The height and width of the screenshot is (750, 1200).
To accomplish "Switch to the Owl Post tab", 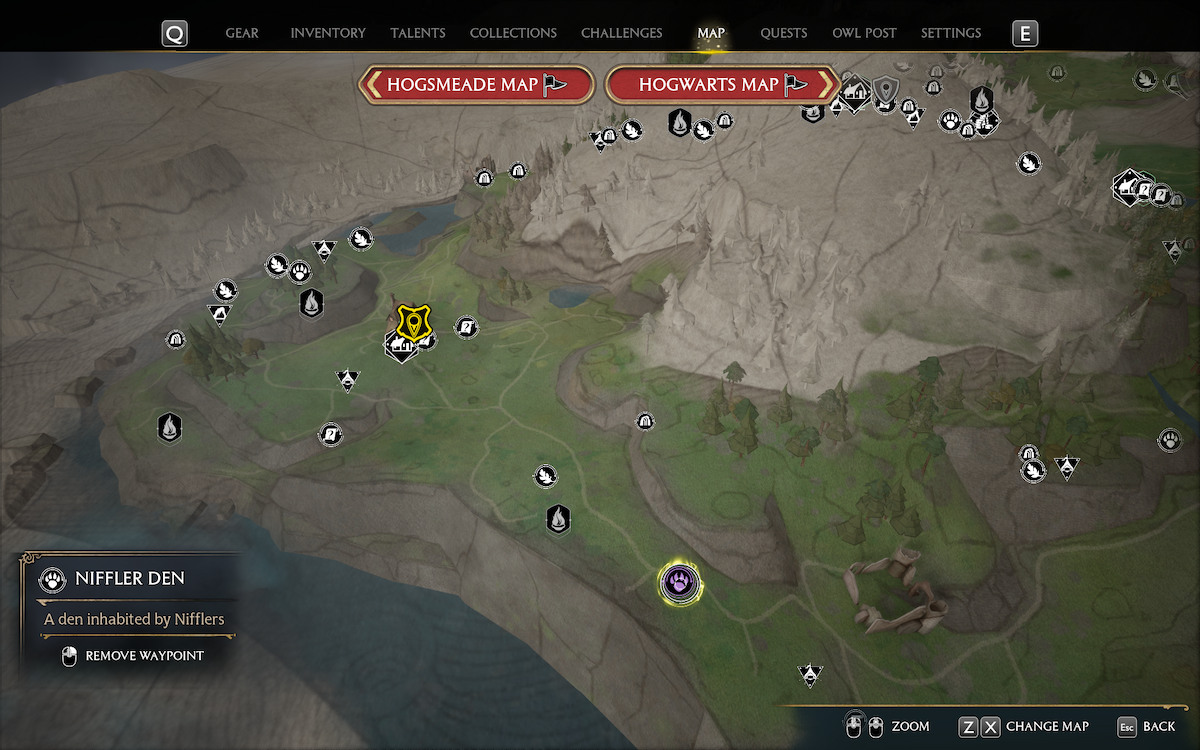I will 864,33.
